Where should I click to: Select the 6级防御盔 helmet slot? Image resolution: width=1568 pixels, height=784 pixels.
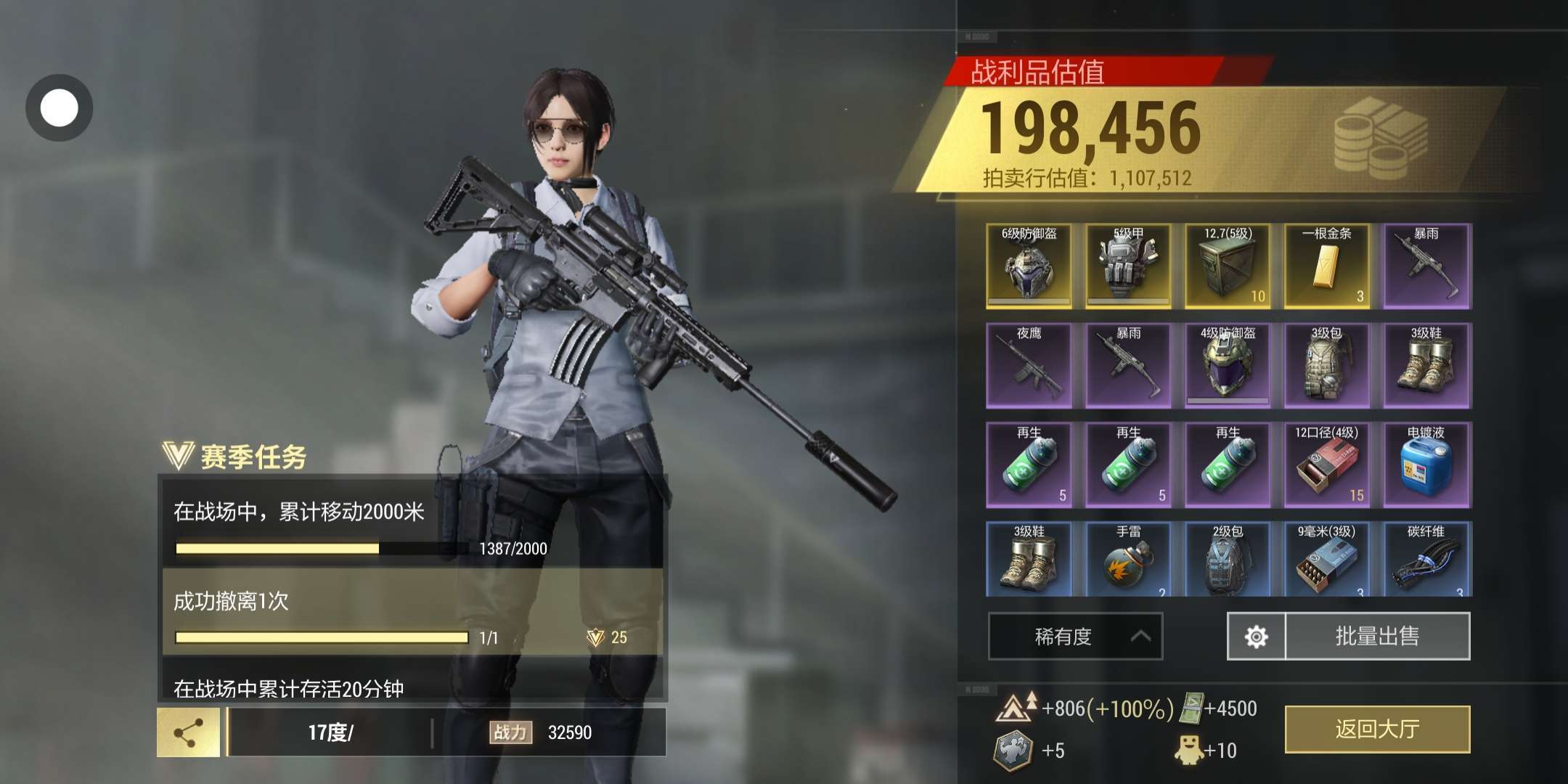1029,266
